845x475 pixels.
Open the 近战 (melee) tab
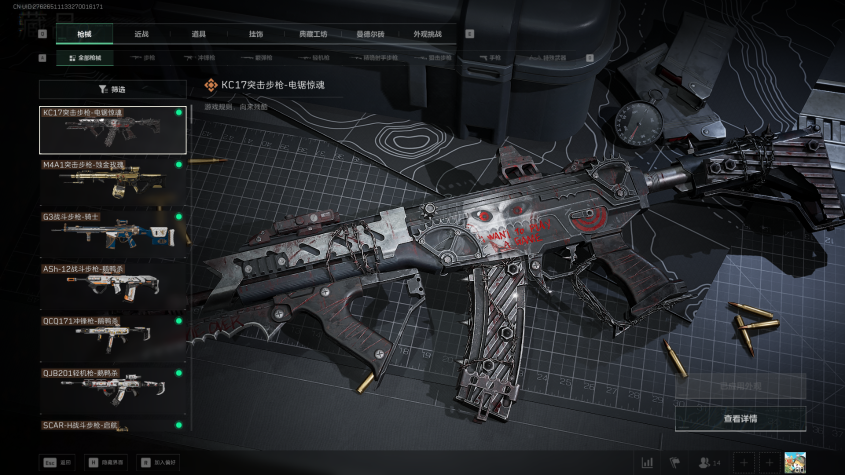[x=140, y=33]
